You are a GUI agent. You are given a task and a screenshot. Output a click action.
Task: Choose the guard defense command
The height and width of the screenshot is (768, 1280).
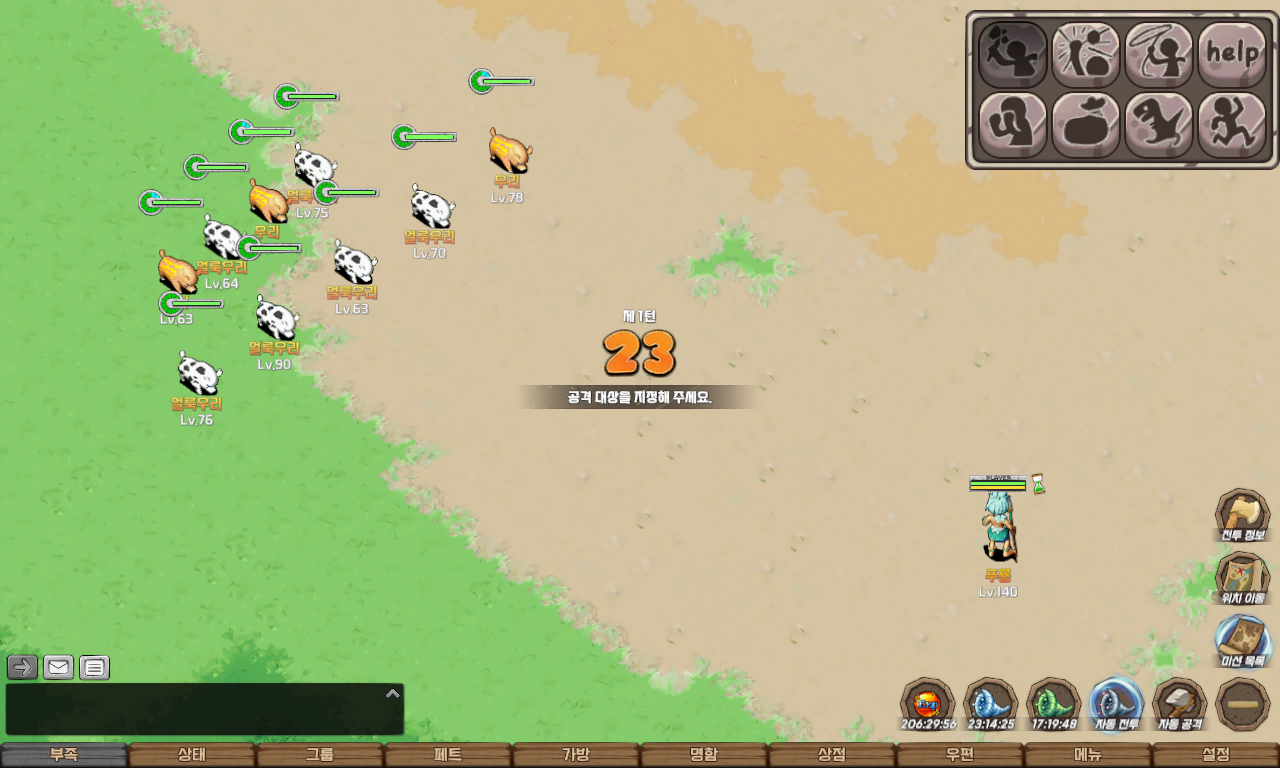pos(1012,125)
